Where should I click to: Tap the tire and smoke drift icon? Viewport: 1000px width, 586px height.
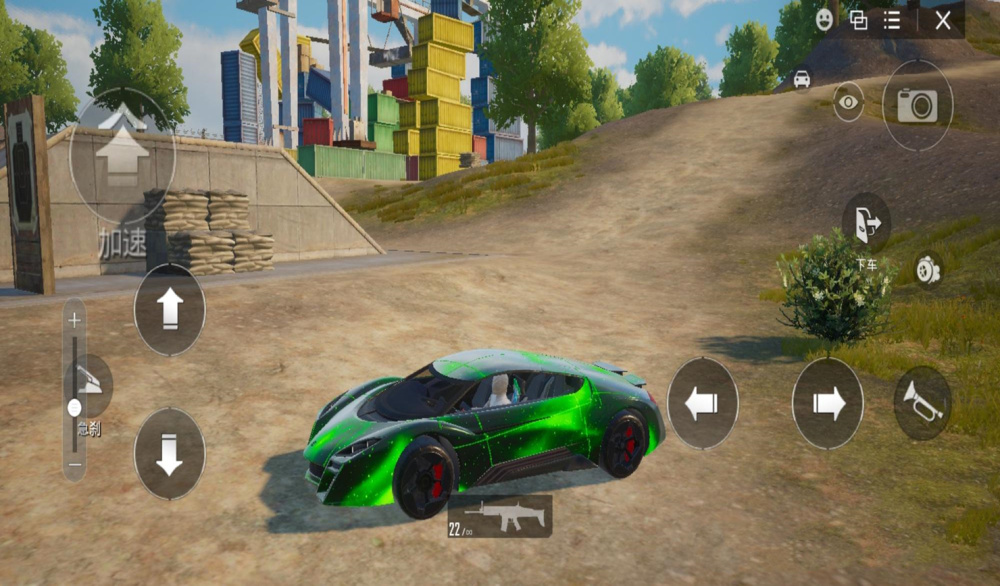point(928,270)
